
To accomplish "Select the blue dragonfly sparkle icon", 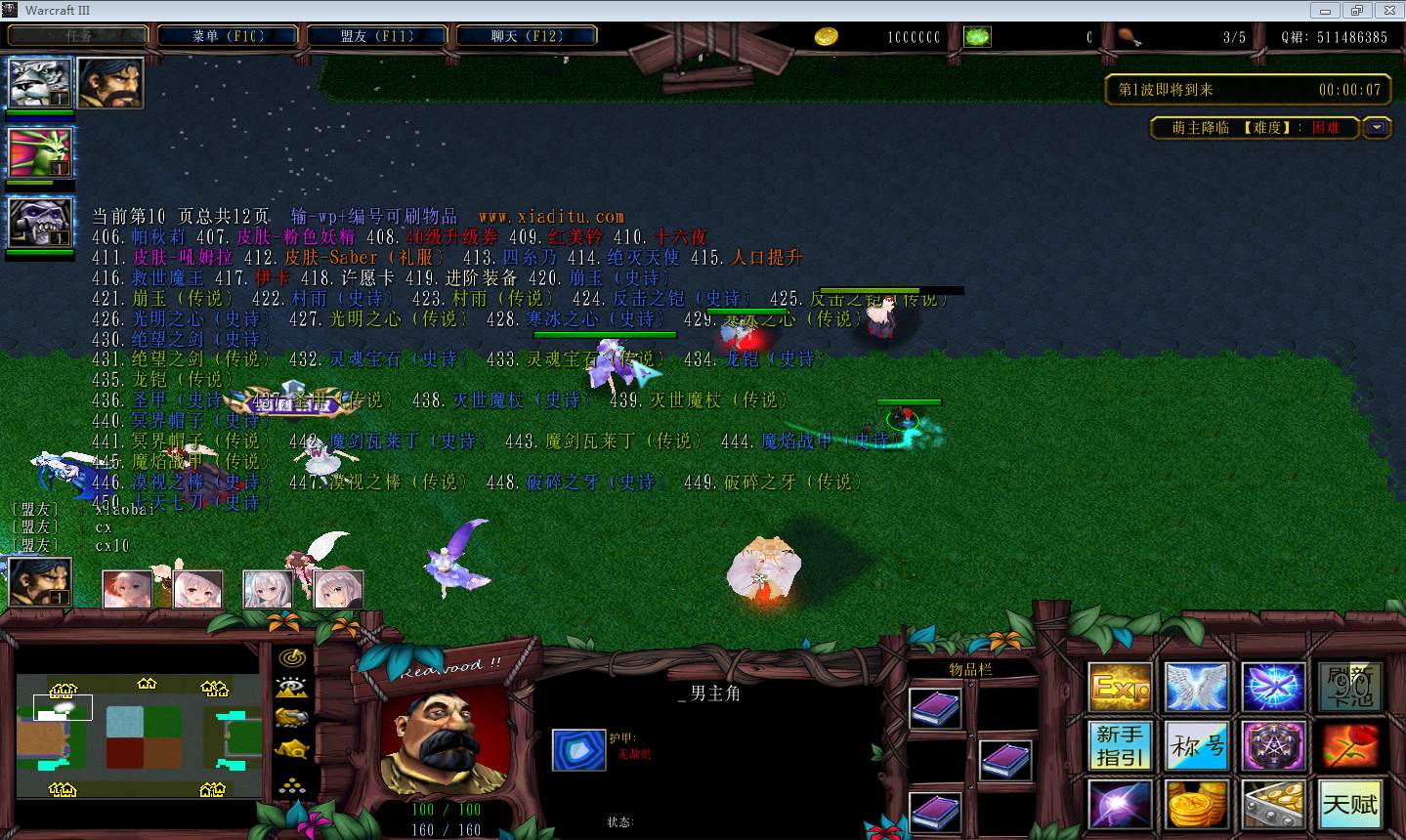I will click(1273, 687).
